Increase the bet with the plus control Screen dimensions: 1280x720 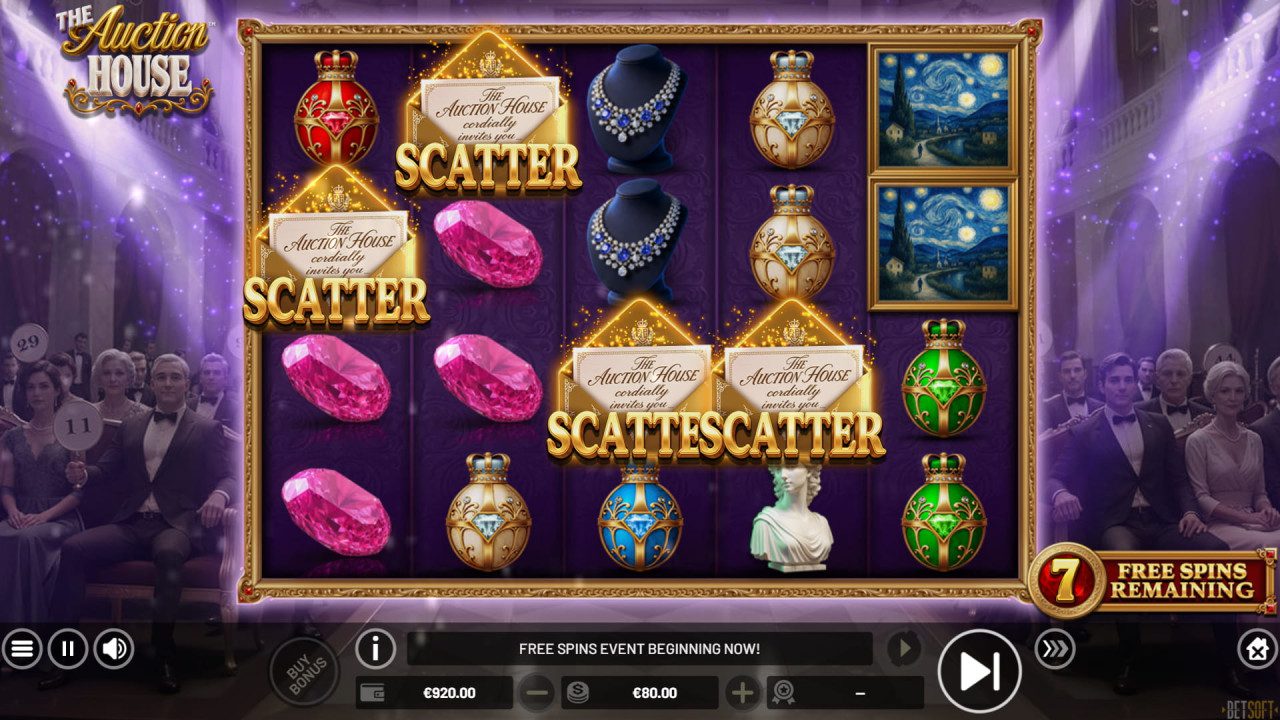745,692
